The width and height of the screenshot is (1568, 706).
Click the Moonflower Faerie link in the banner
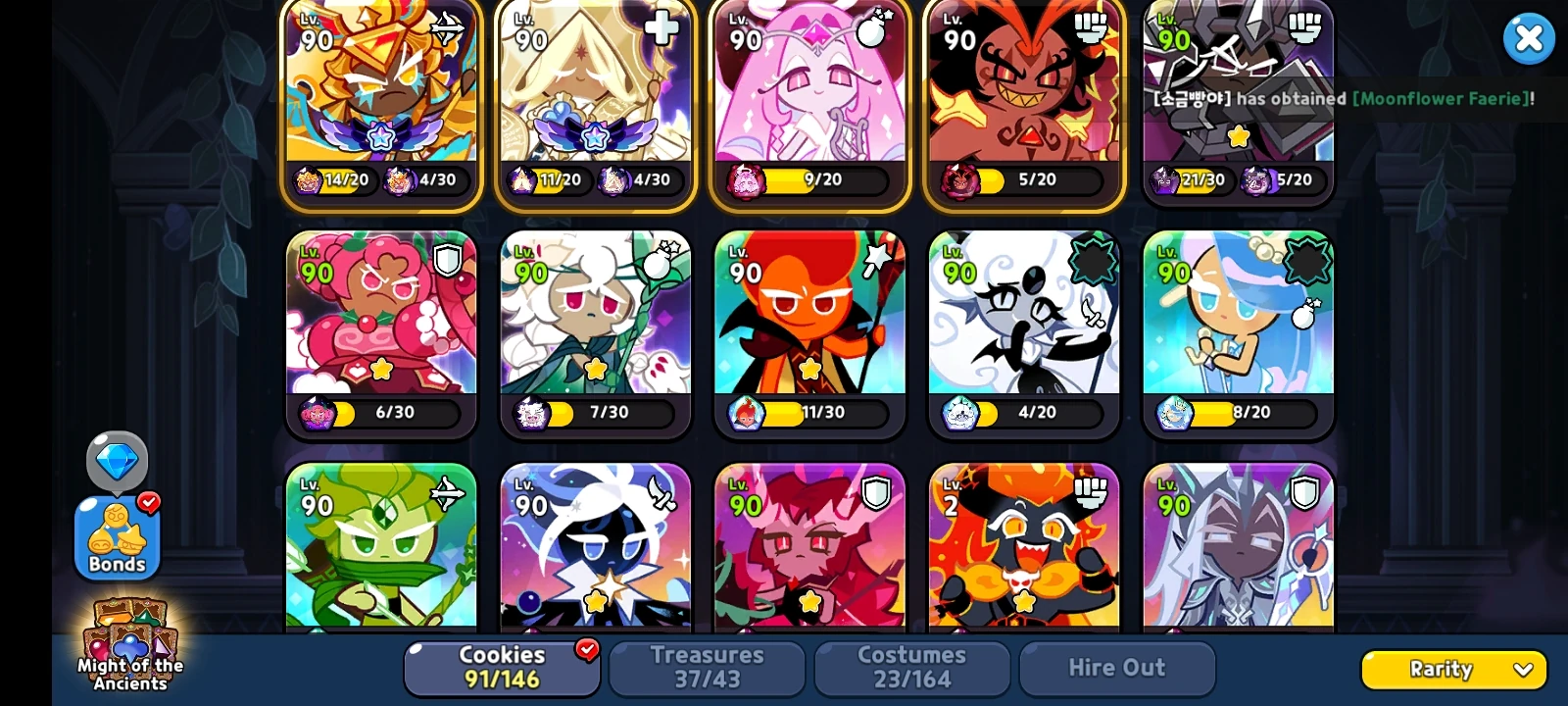[x=1439, y=99]
